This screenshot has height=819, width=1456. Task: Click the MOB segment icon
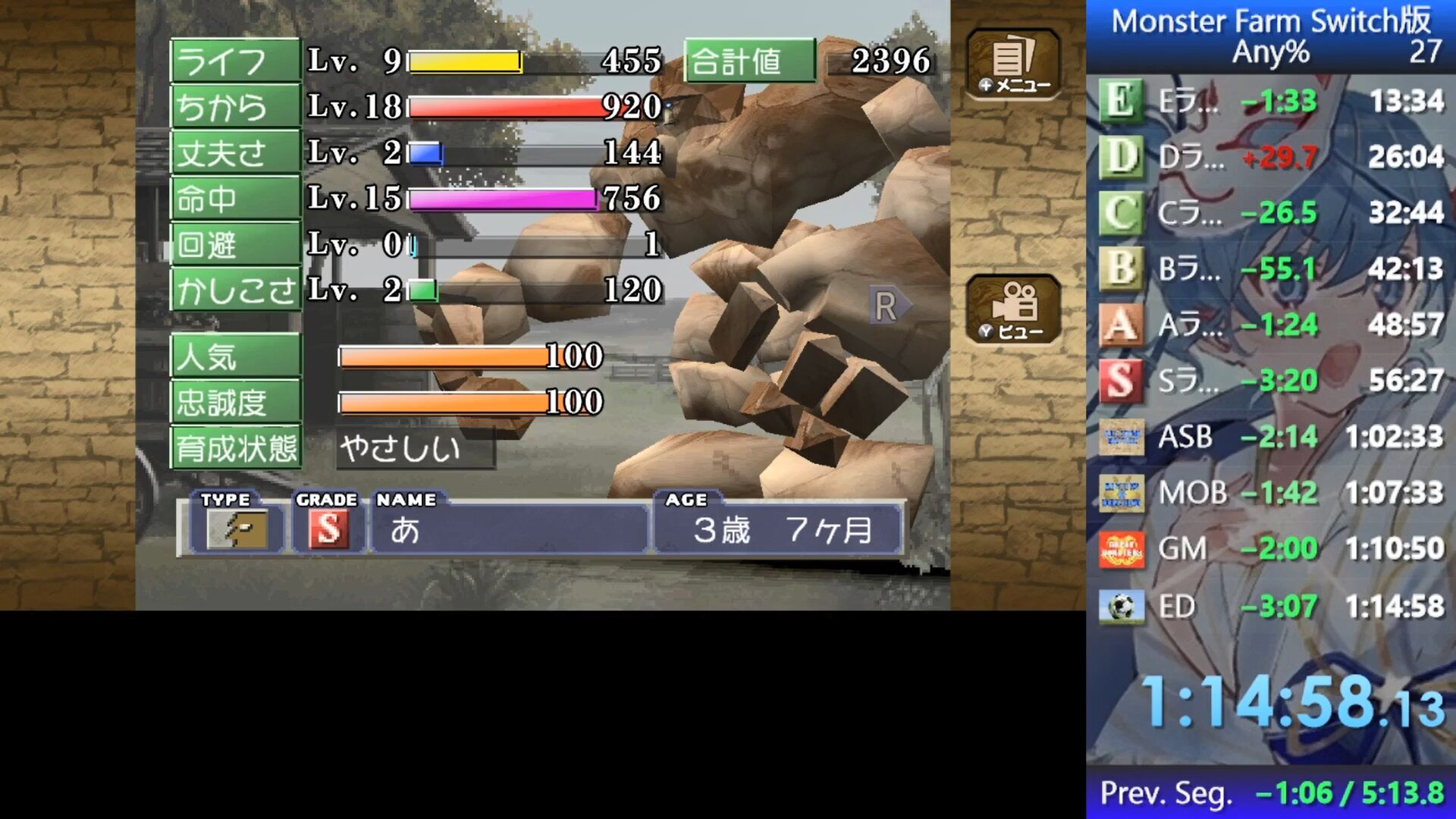[x=1122, y=492]
